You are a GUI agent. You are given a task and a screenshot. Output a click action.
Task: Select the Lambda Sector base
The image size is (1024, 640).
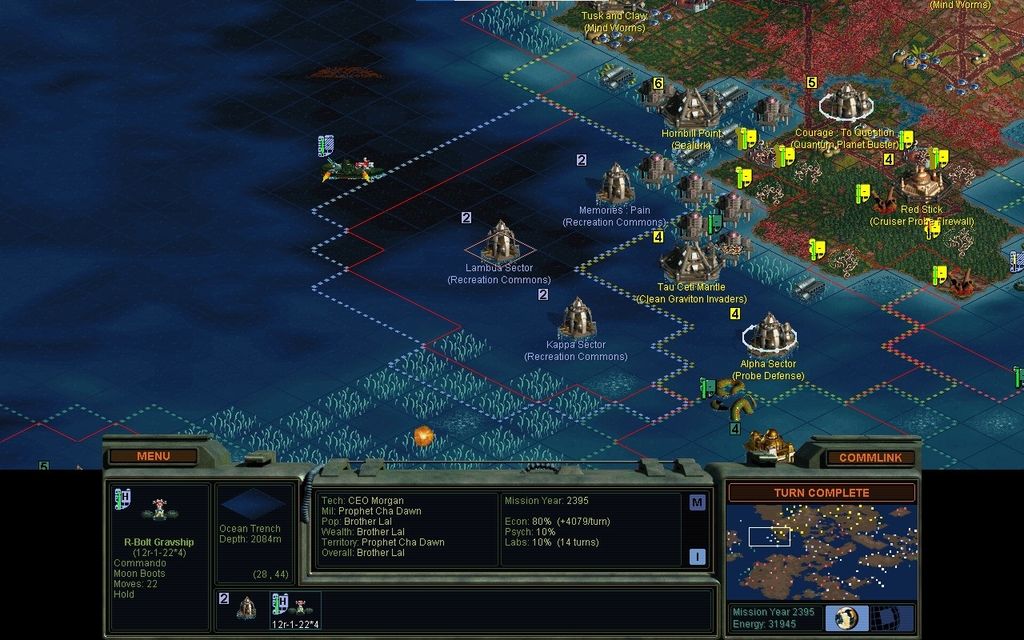[500, 242]
